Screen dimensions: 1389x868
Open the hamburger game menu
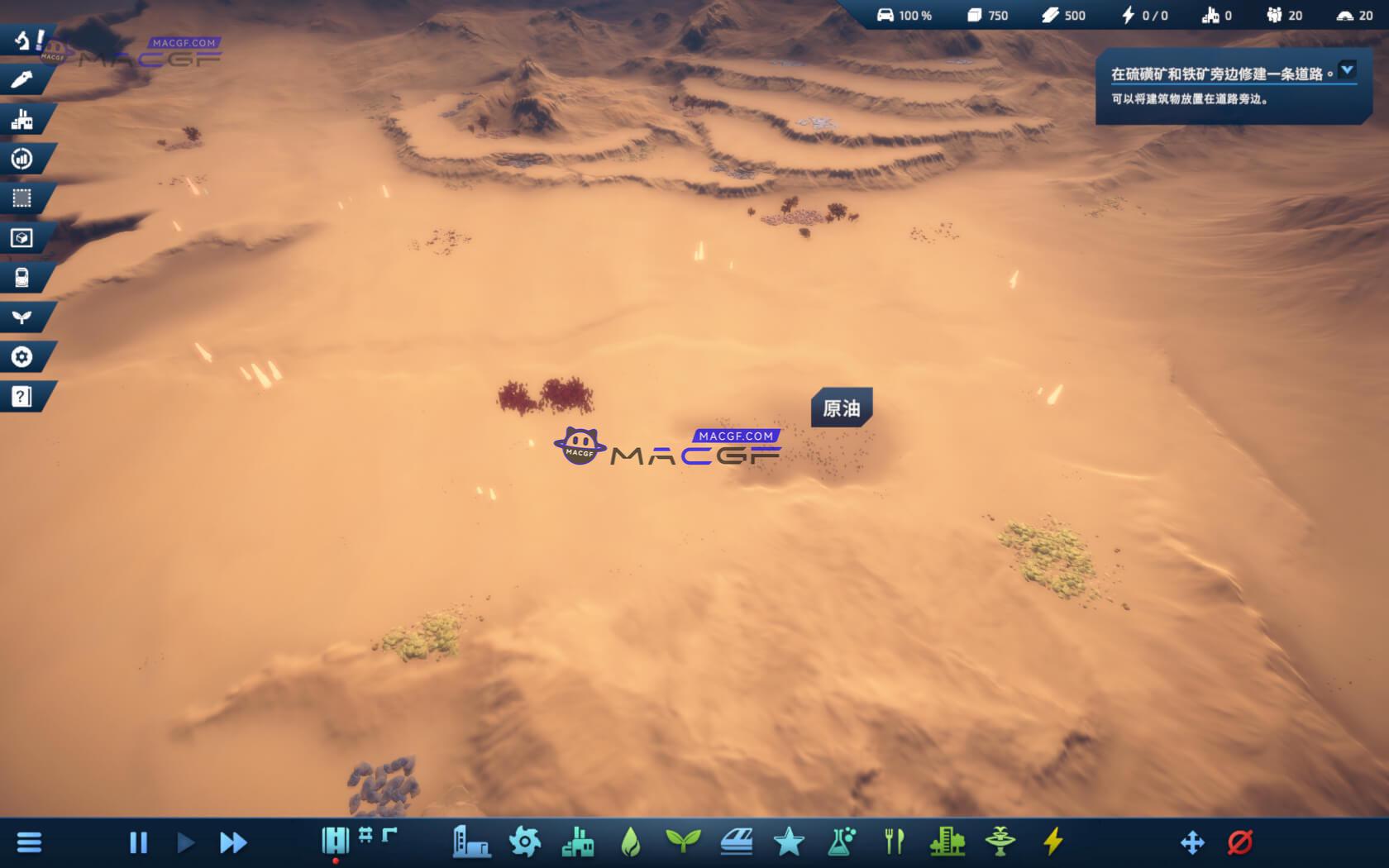(29, 842)
